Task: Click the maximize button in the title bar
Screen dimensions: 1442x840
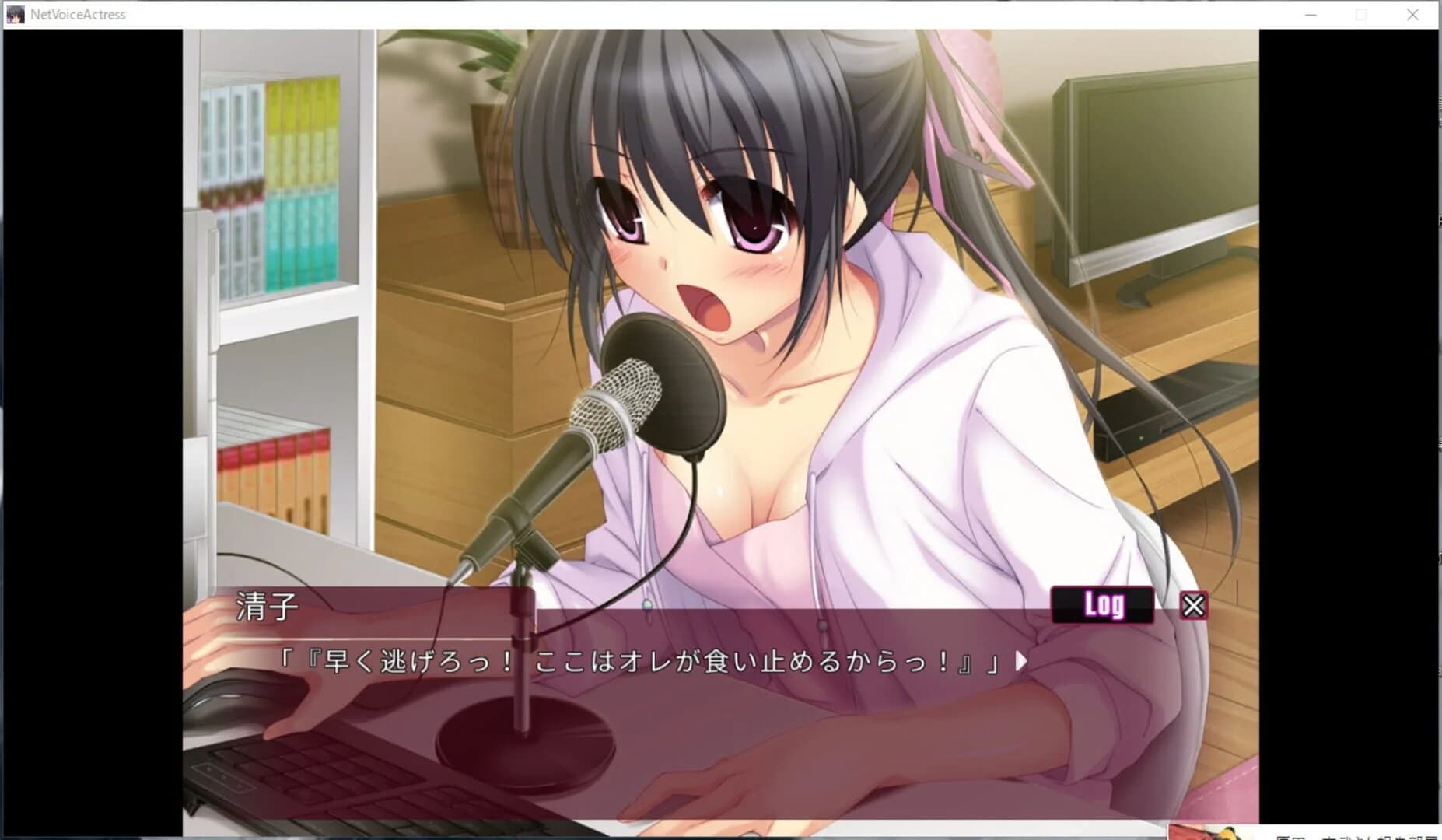Action: point(1362,14)
